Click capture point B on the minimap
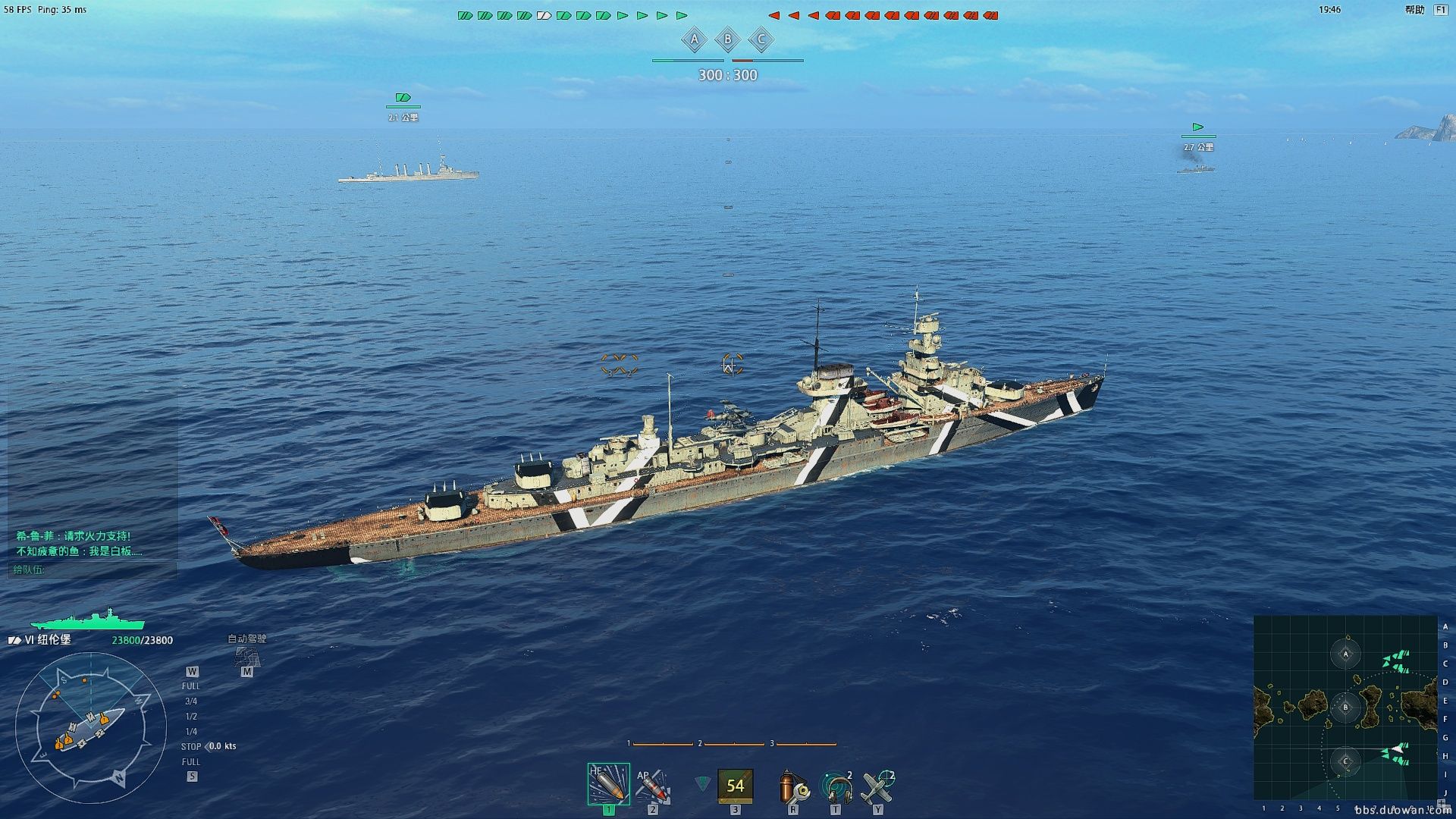1456x819 pixels. click(1346, 708)
